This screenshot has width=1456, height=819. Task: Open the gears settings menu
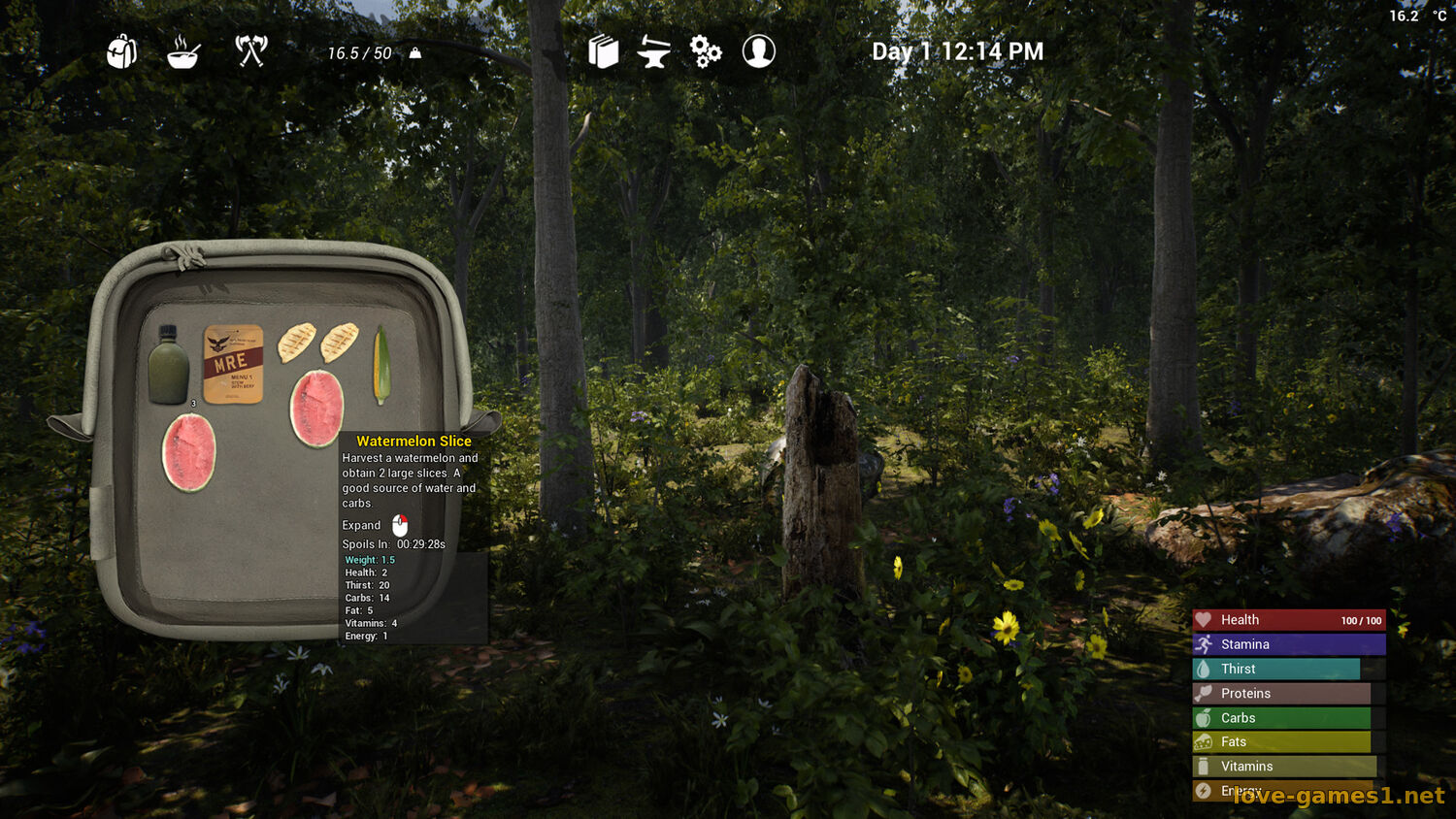706,51
